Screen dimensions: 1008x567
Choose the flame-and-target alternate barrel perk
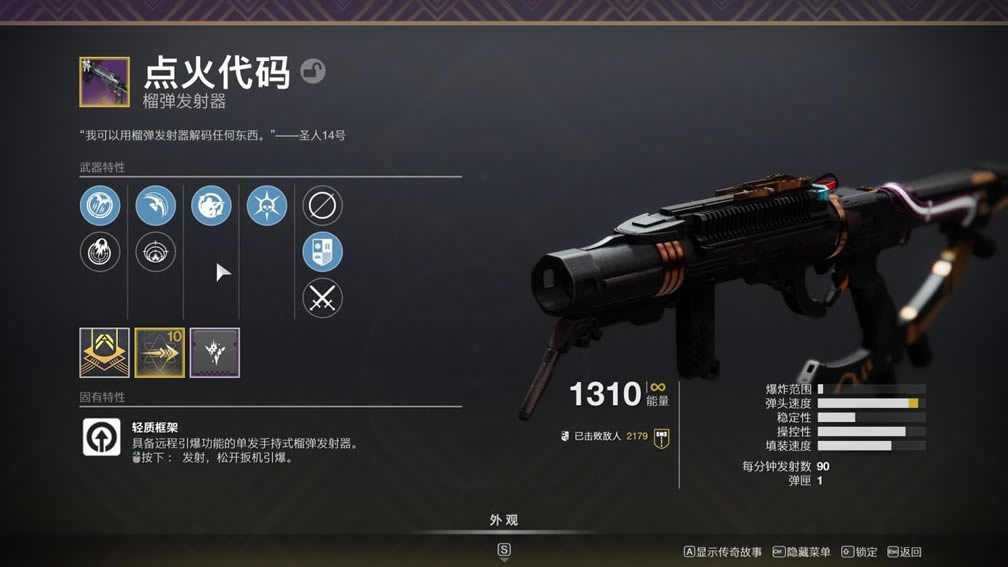click(x=100, y=252)
